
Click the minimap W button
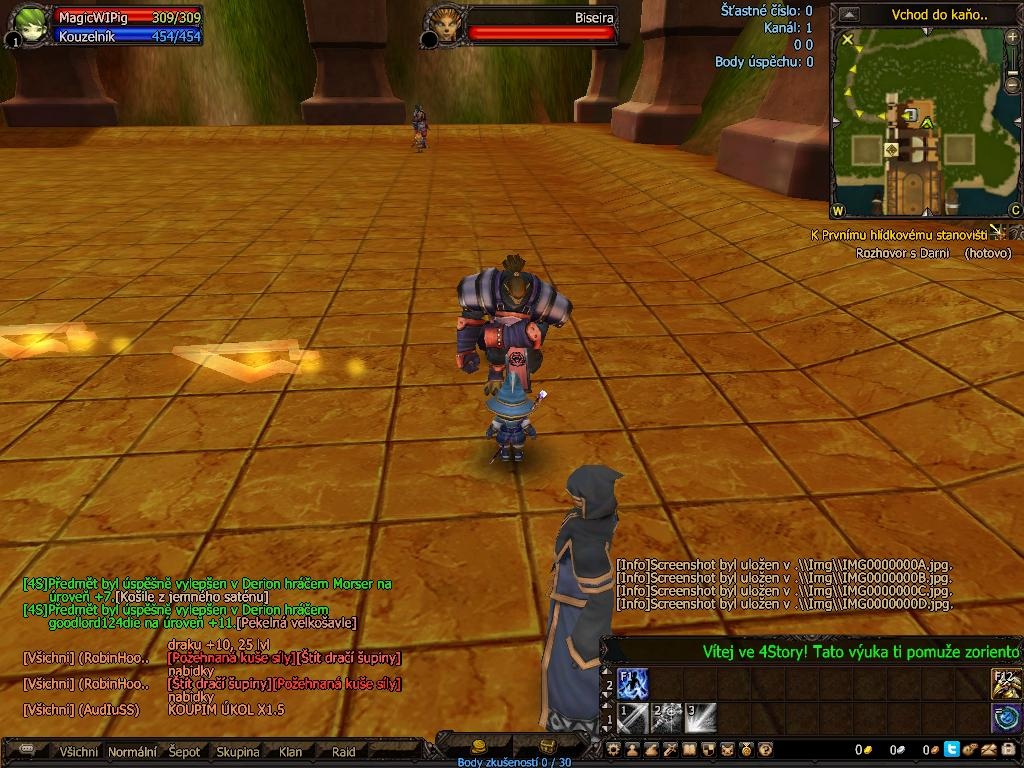(838, 211)
